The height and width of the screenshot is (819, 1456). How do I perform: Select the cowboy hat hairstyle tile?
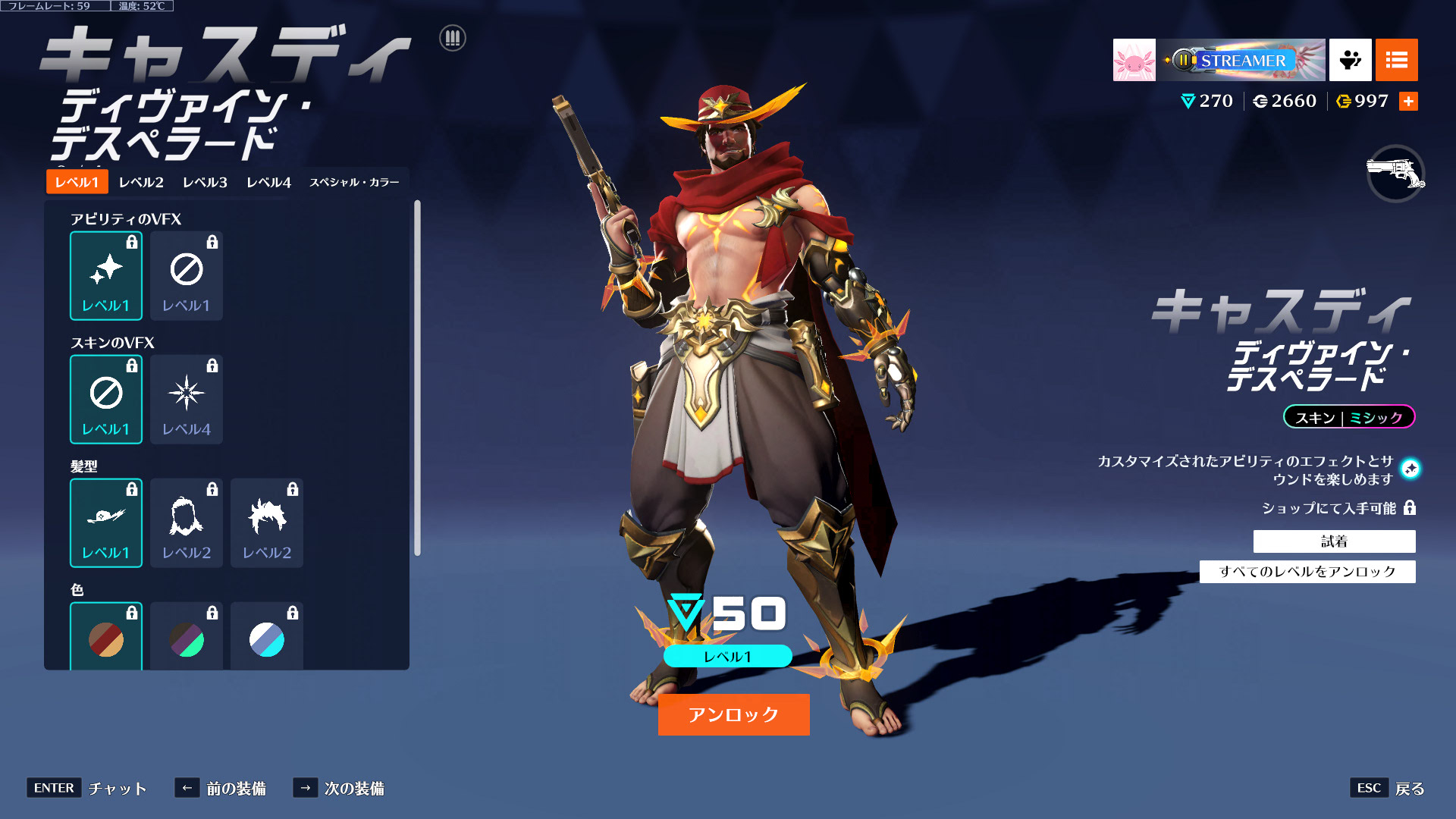click(x=106, y=522)
